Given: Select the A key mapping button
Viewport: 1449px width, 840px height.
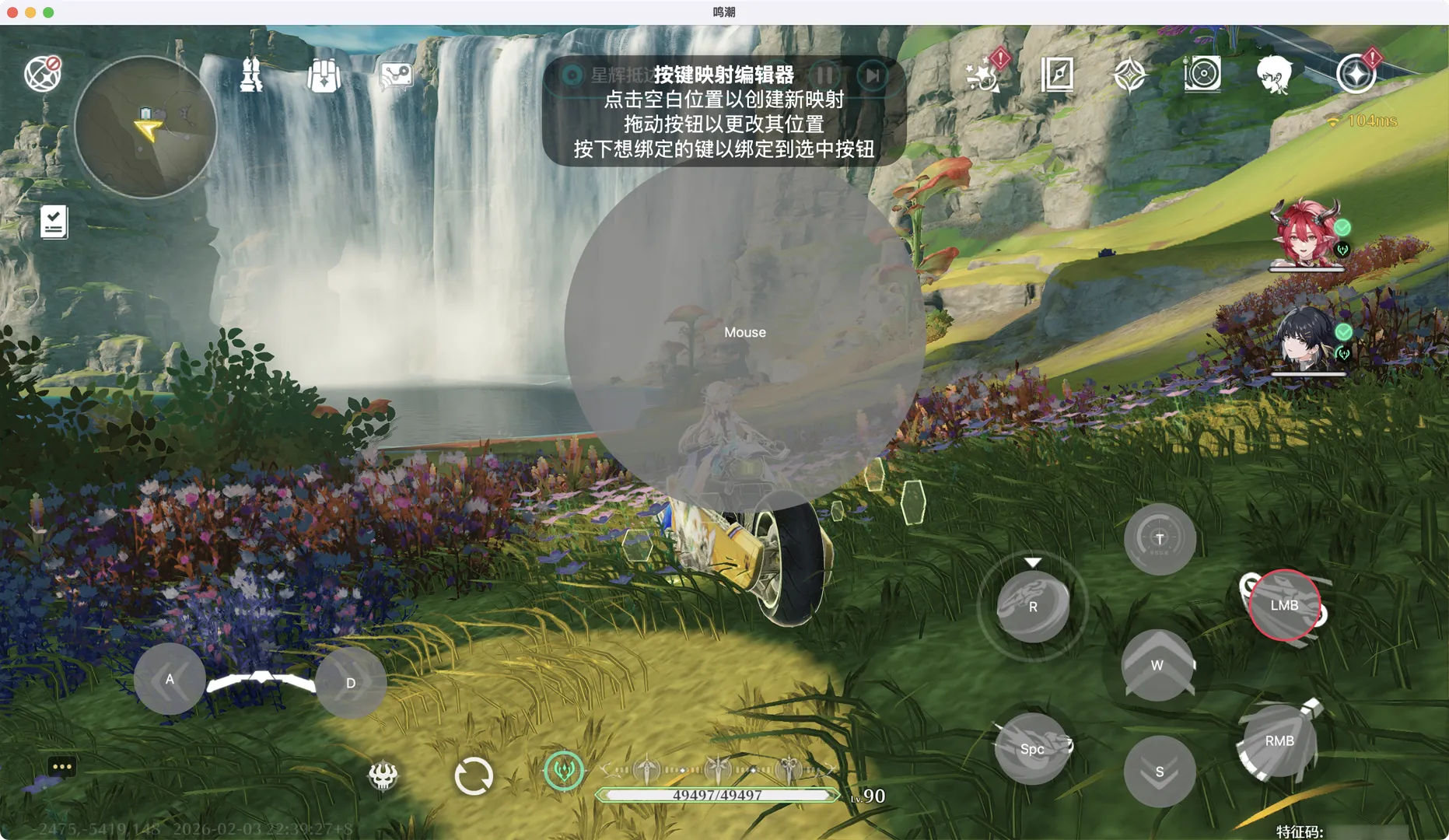Looking at the screenshot, I should pos(170,679).
